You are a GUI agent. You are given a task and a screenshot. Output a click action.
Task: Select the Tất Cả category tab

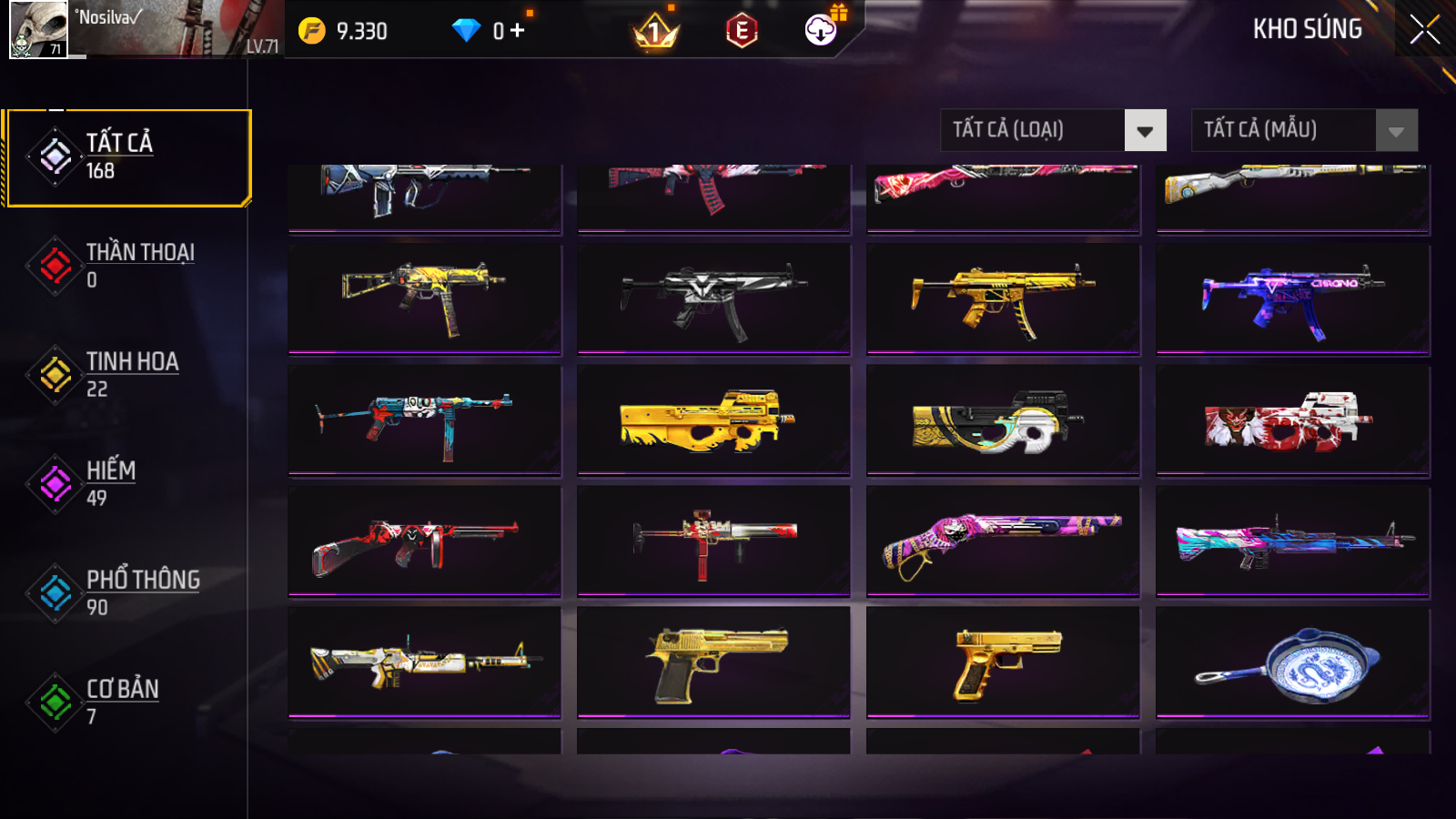pos(127,157)
